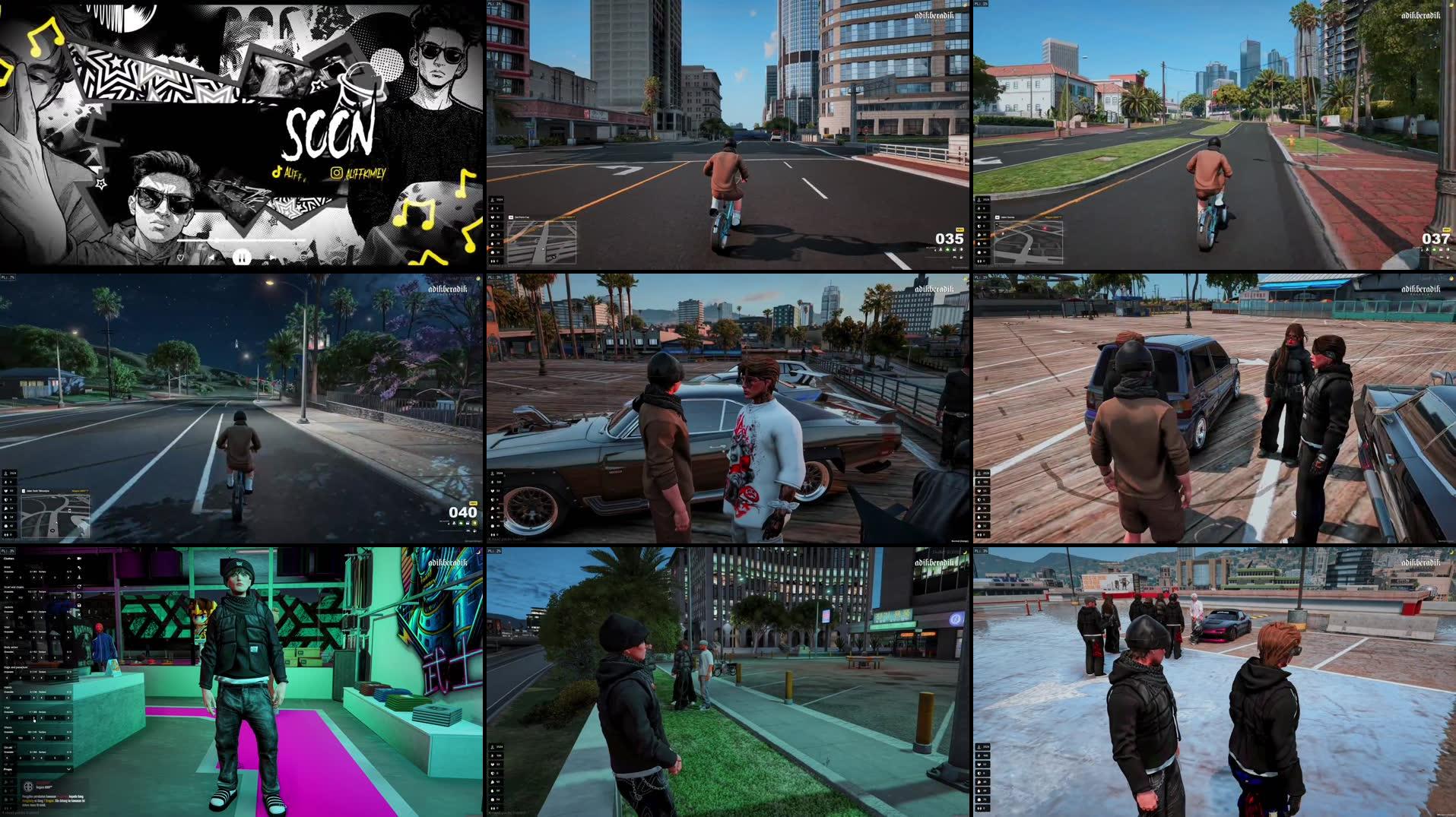Click the undo arrow in the clothing menu

pyautogui.click(x=79, y=595)
